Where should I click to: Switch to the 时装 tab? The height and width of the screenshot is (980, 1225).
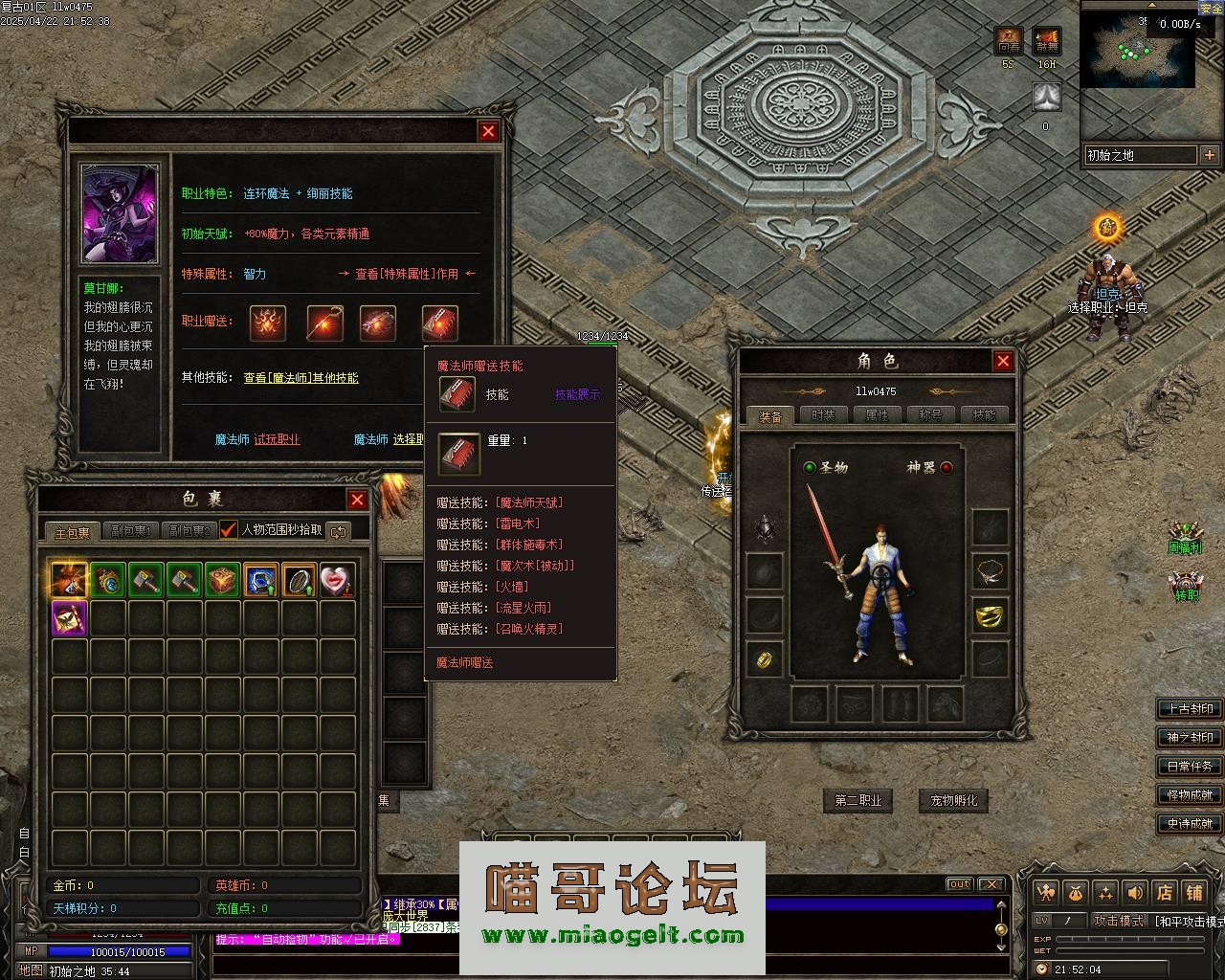[823, 415]
